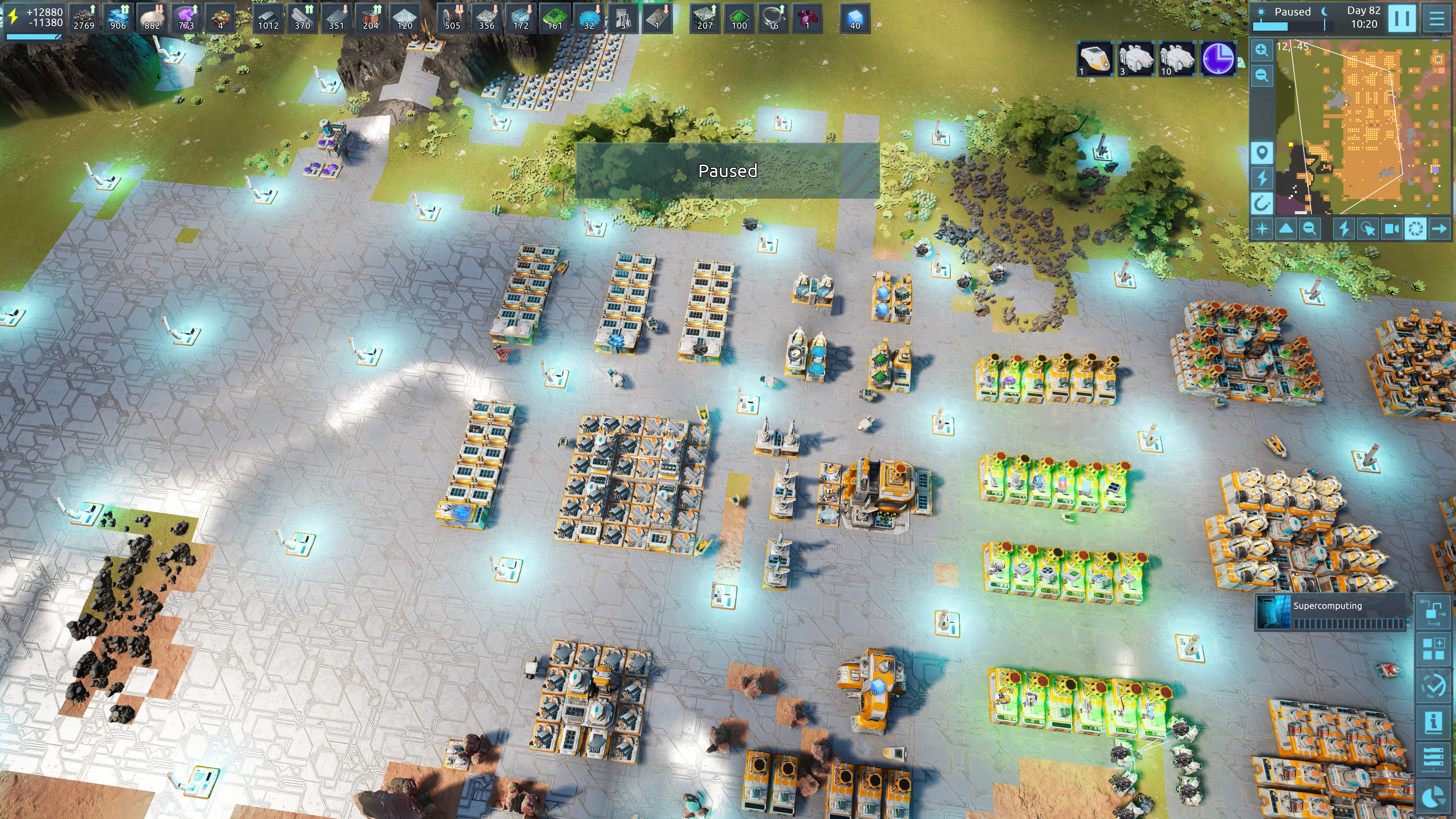Click the compass star button

click(1261, 229)
